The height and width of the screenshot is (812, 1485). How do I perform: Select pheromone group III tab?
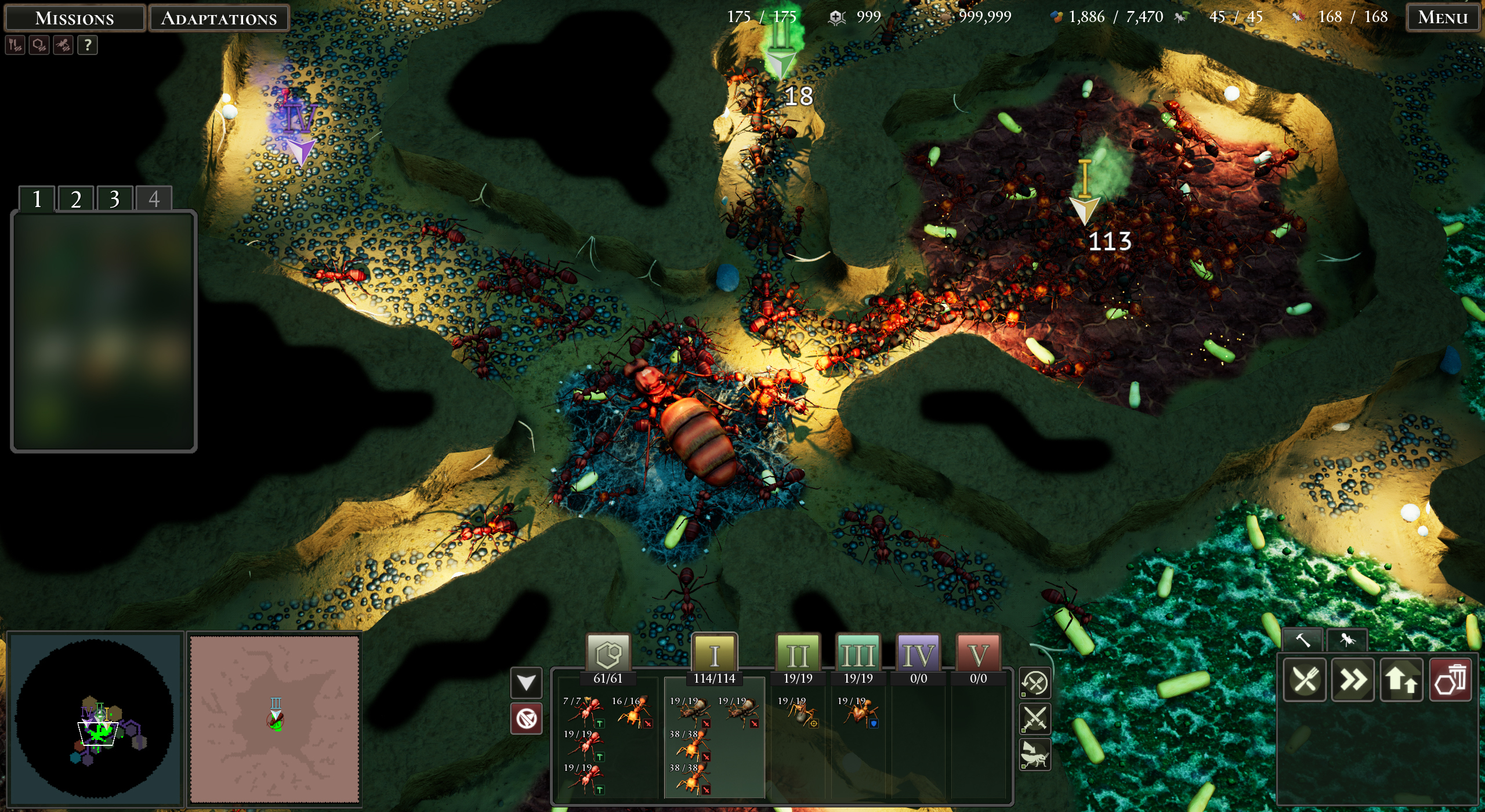(858, 655)
